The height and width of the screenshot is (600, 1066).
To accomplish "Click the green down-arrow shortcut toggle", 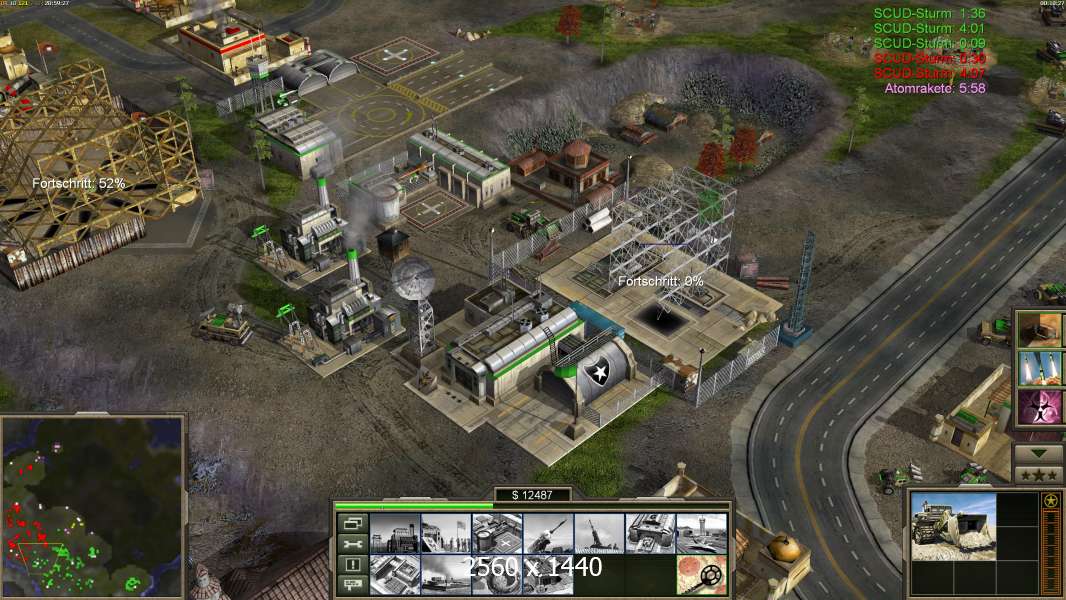I will [1039, 452].
